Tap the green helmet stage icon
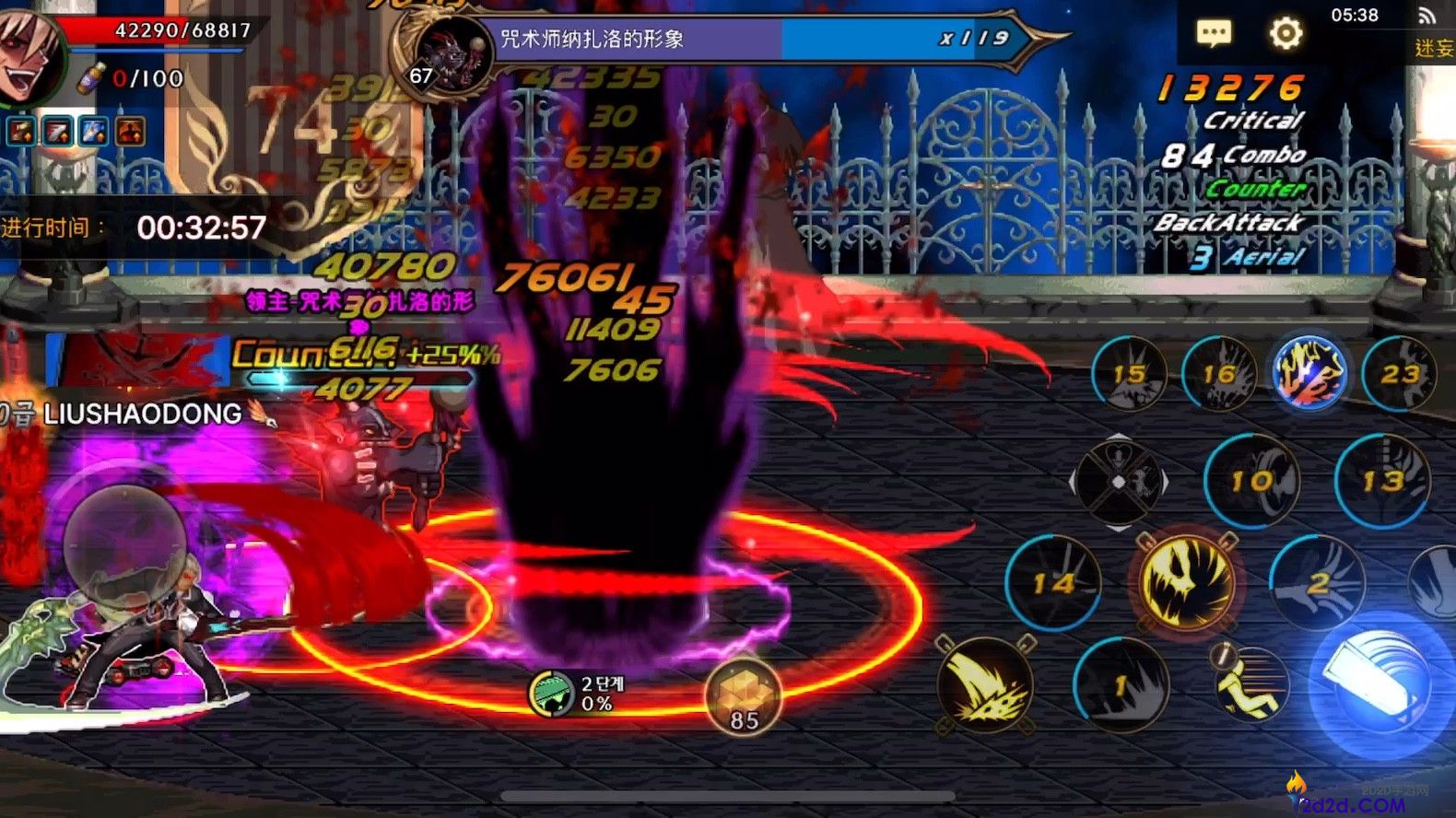Screen dimensions: 1456x818 tap(552, 693)
